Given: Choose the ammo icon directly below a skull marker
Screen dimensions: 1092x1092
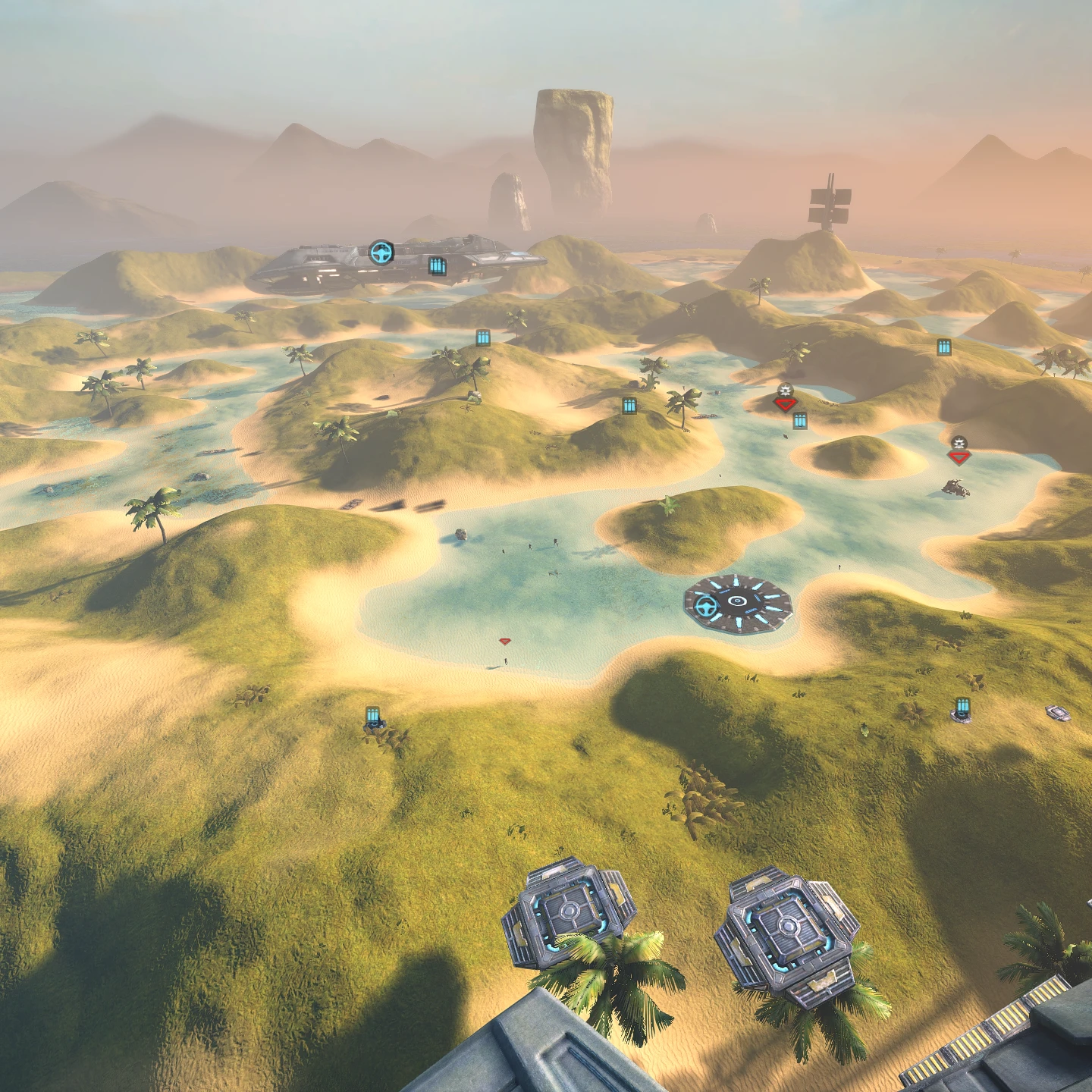Looking at the screenshot, I should [800, 421].
